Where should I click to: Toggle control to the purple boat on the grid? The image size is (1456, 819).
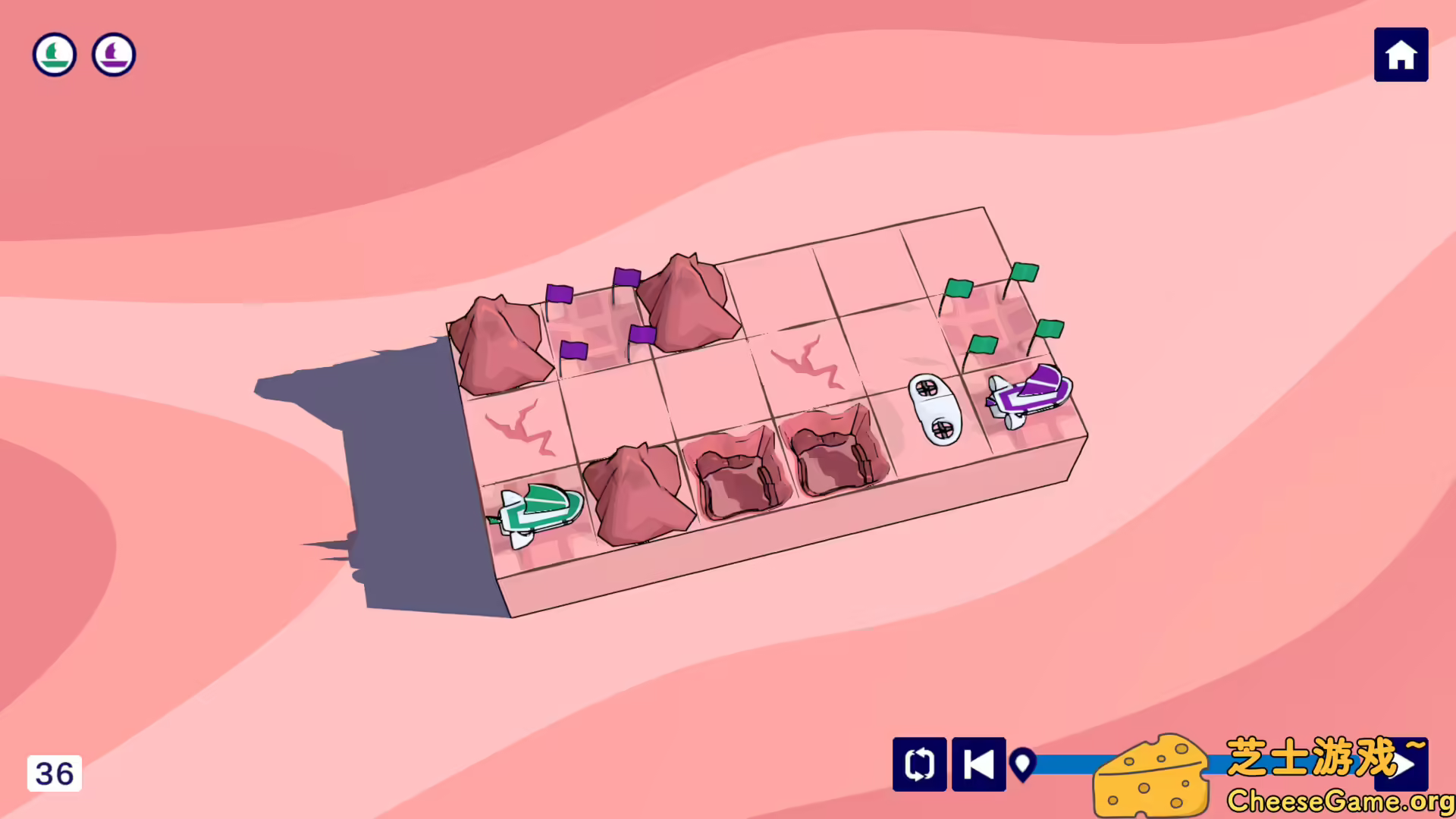(1029, 391)
